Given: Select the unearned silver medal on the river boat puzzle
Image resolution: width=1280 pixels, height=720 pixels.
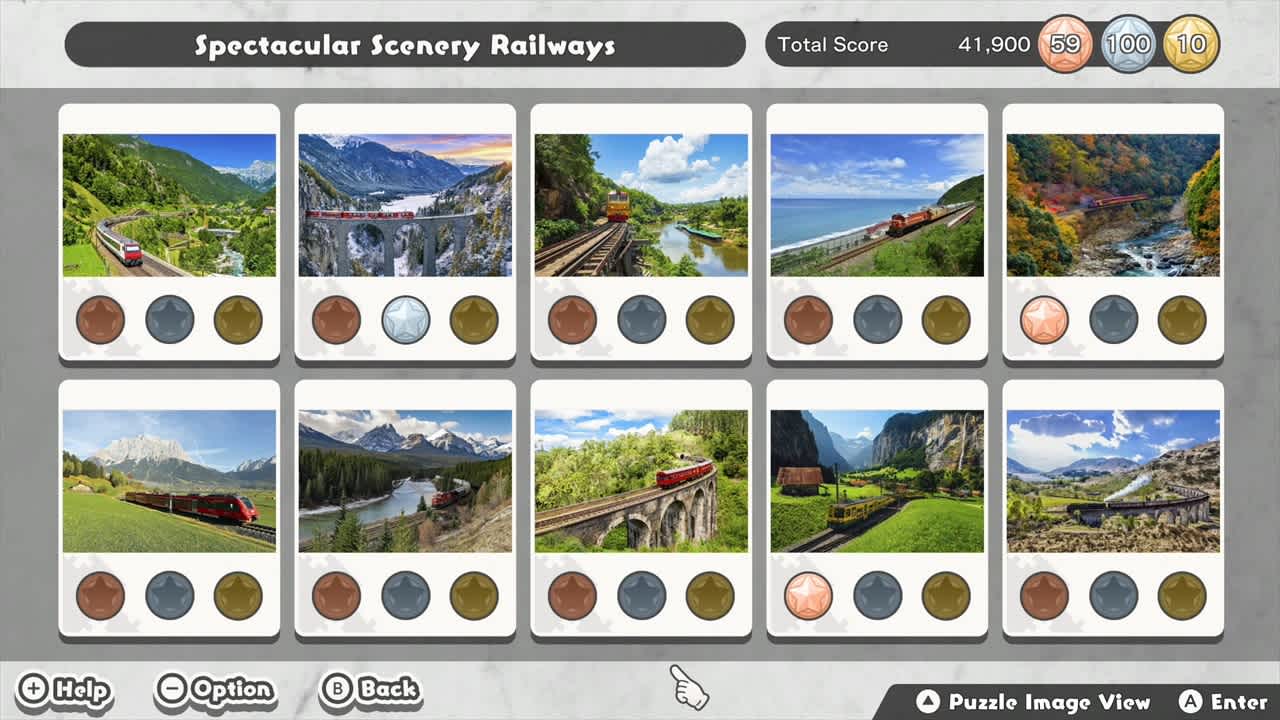Looking at the screenshot, I should pyautogui.click(x=641, y=321).
